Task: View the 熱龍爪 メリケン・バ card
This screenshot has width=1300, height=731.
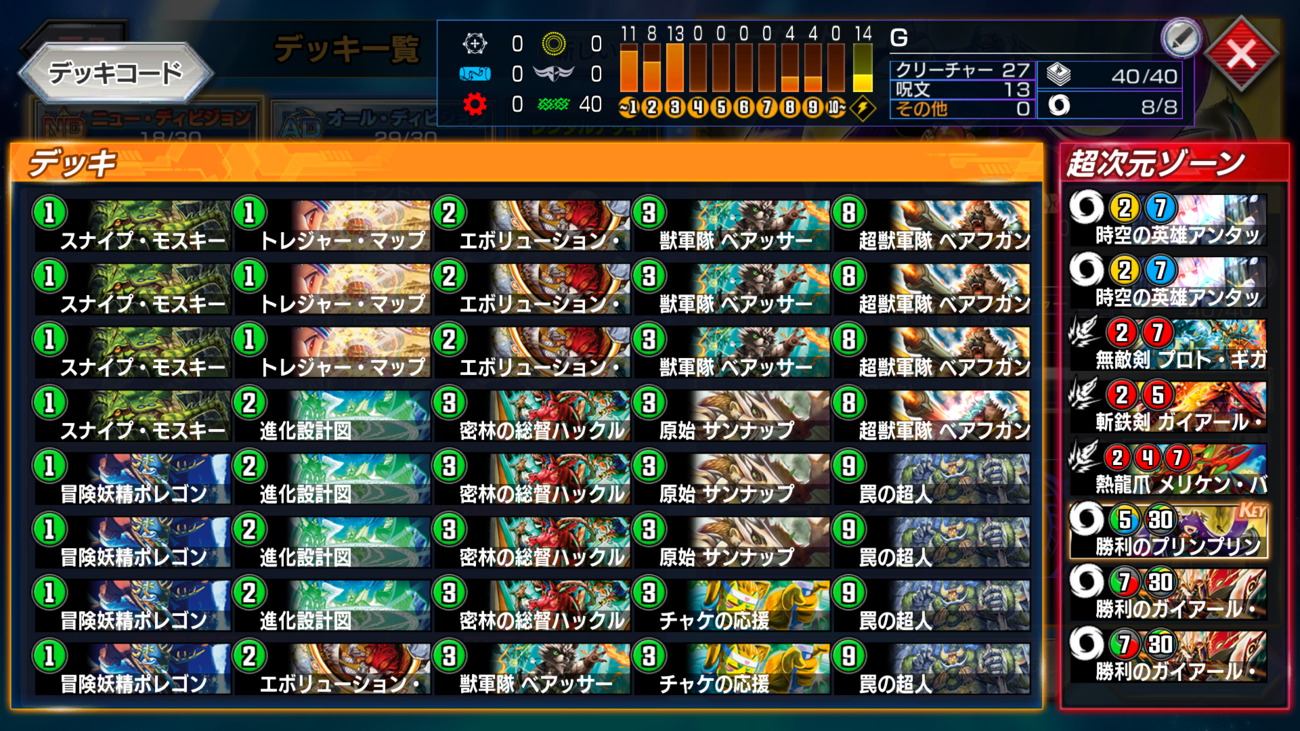Action: (x=1168, y=470)
